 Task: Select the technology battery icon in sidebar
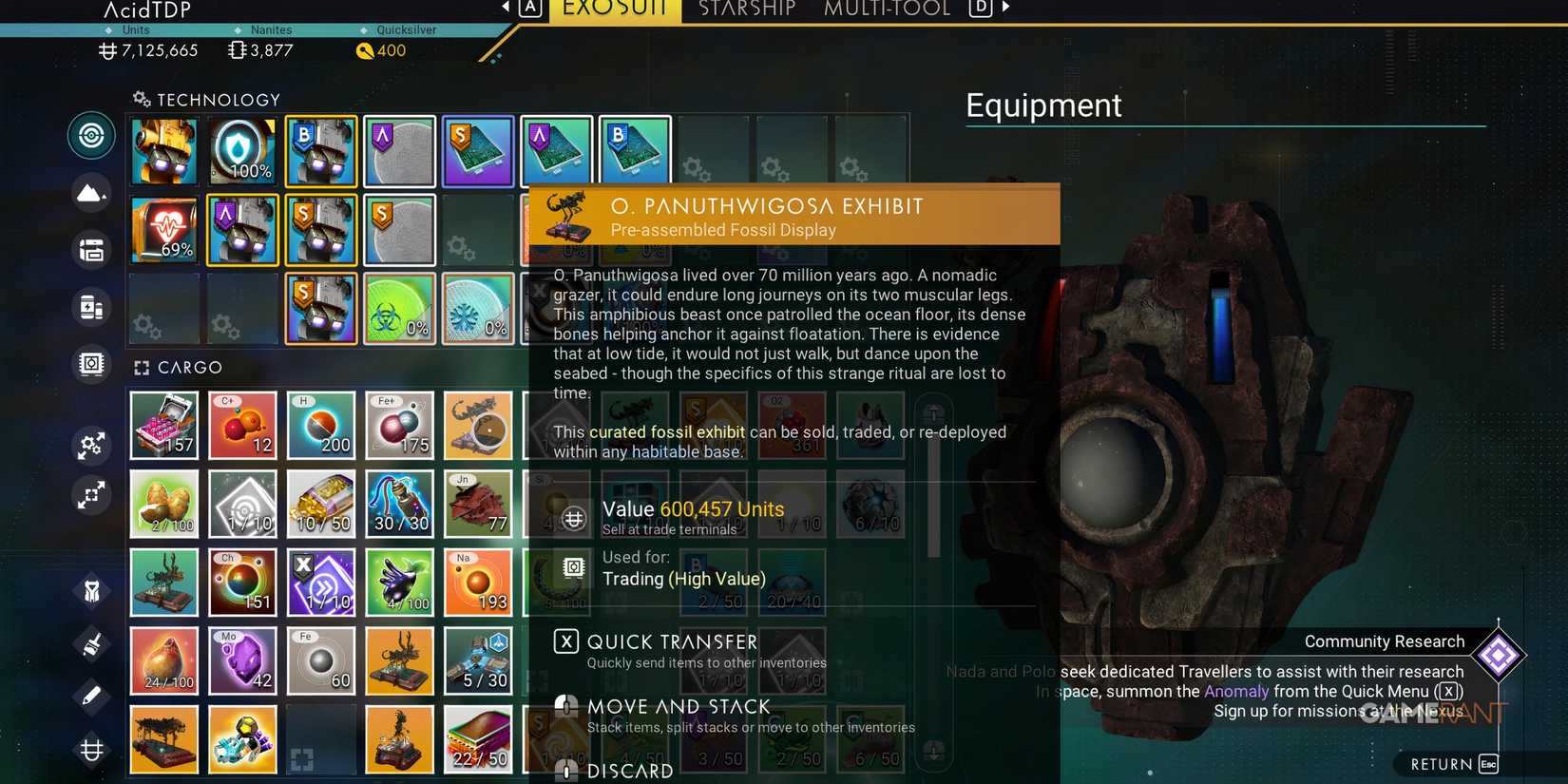[91, 306]
